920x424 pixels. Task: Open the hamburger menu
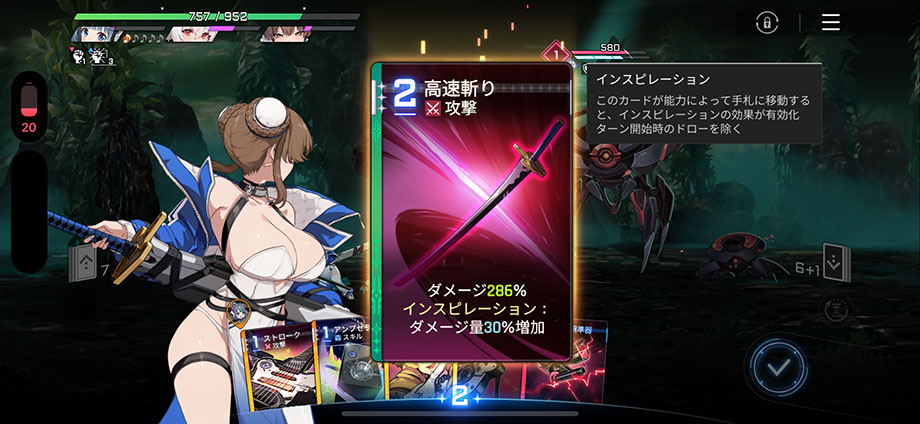[x=830, y=22]
